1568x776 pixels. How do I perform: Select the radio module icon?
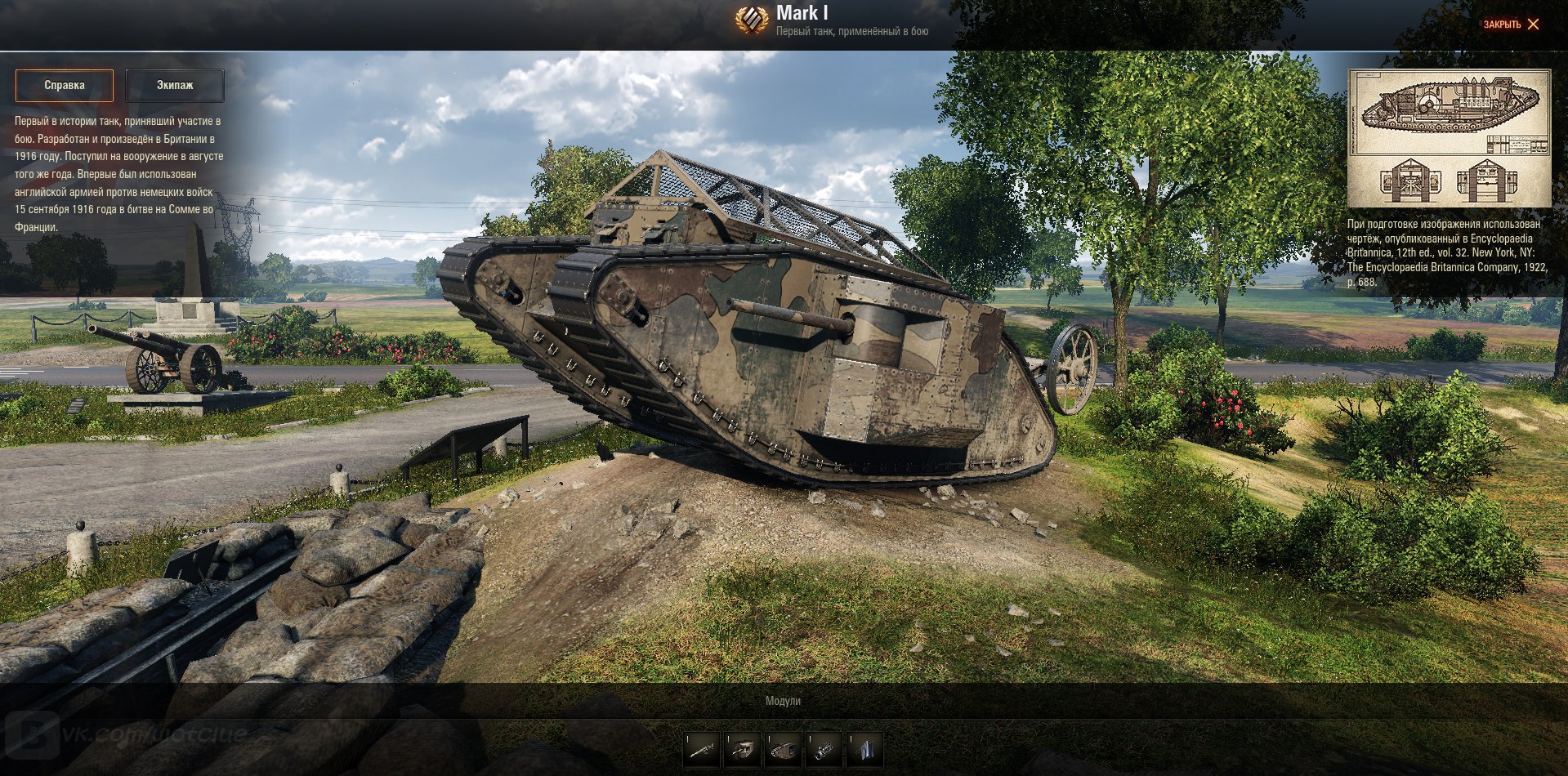864,749
